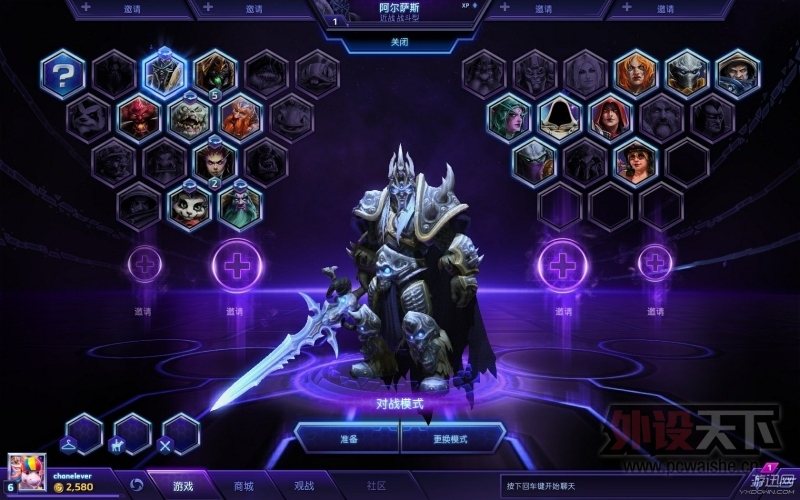Choose the question mark random hero hexagon

(x=63, y=74)
